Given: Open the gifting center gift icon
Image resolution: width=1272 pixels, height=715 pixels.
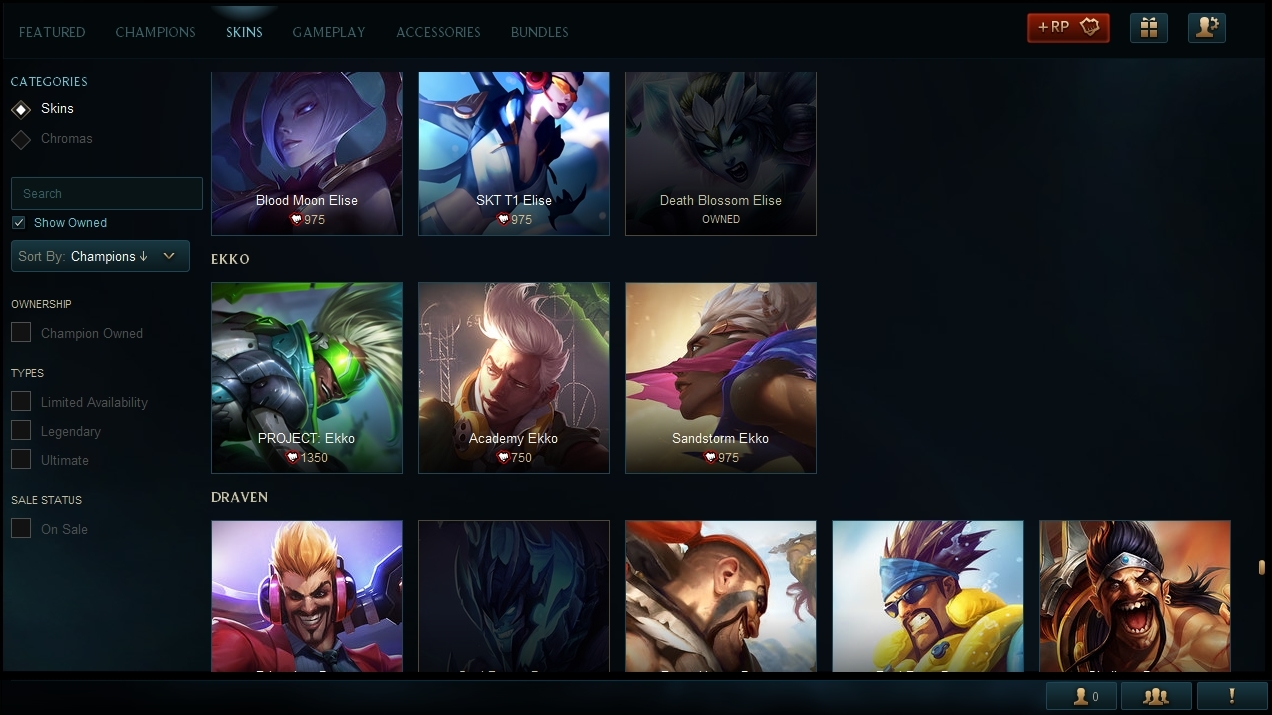Looking at the screenshot, I should coord(1149,27).
